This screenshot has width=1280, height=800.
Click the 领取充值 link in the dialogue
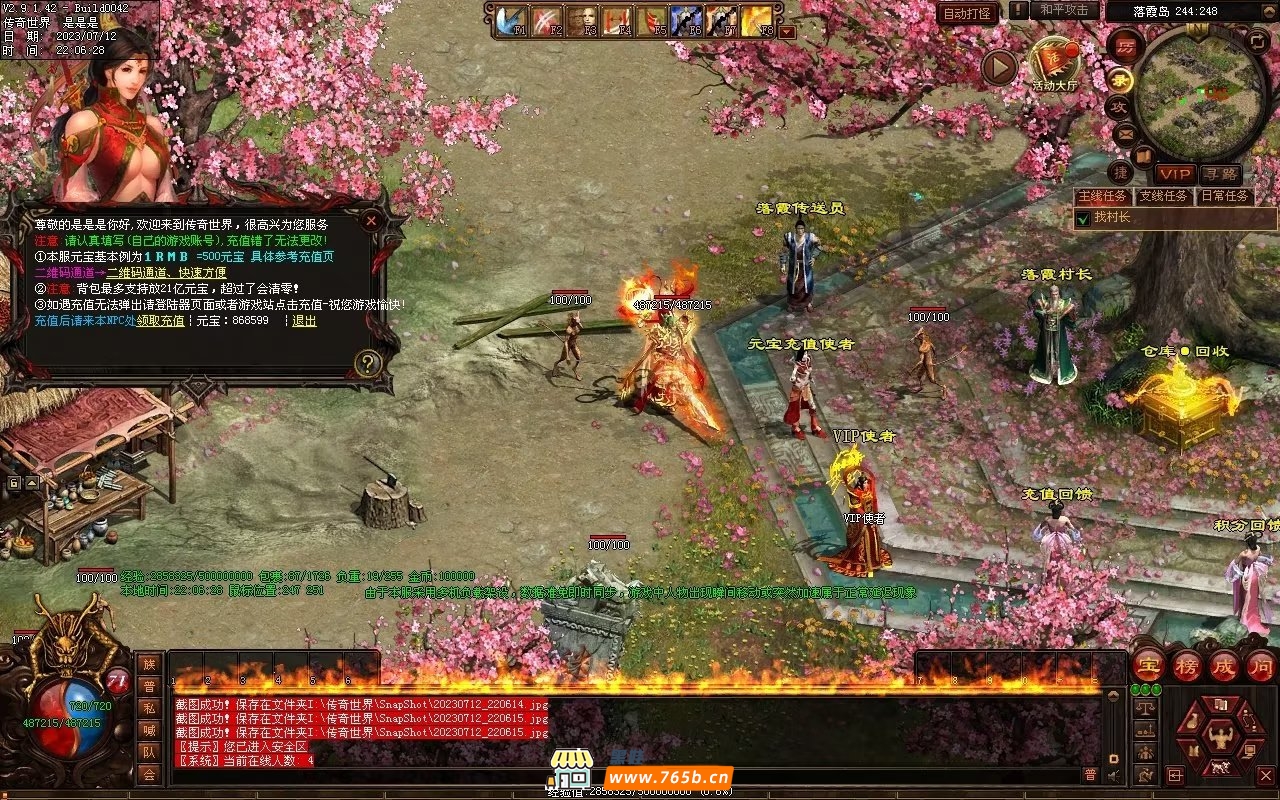point(160,321)
